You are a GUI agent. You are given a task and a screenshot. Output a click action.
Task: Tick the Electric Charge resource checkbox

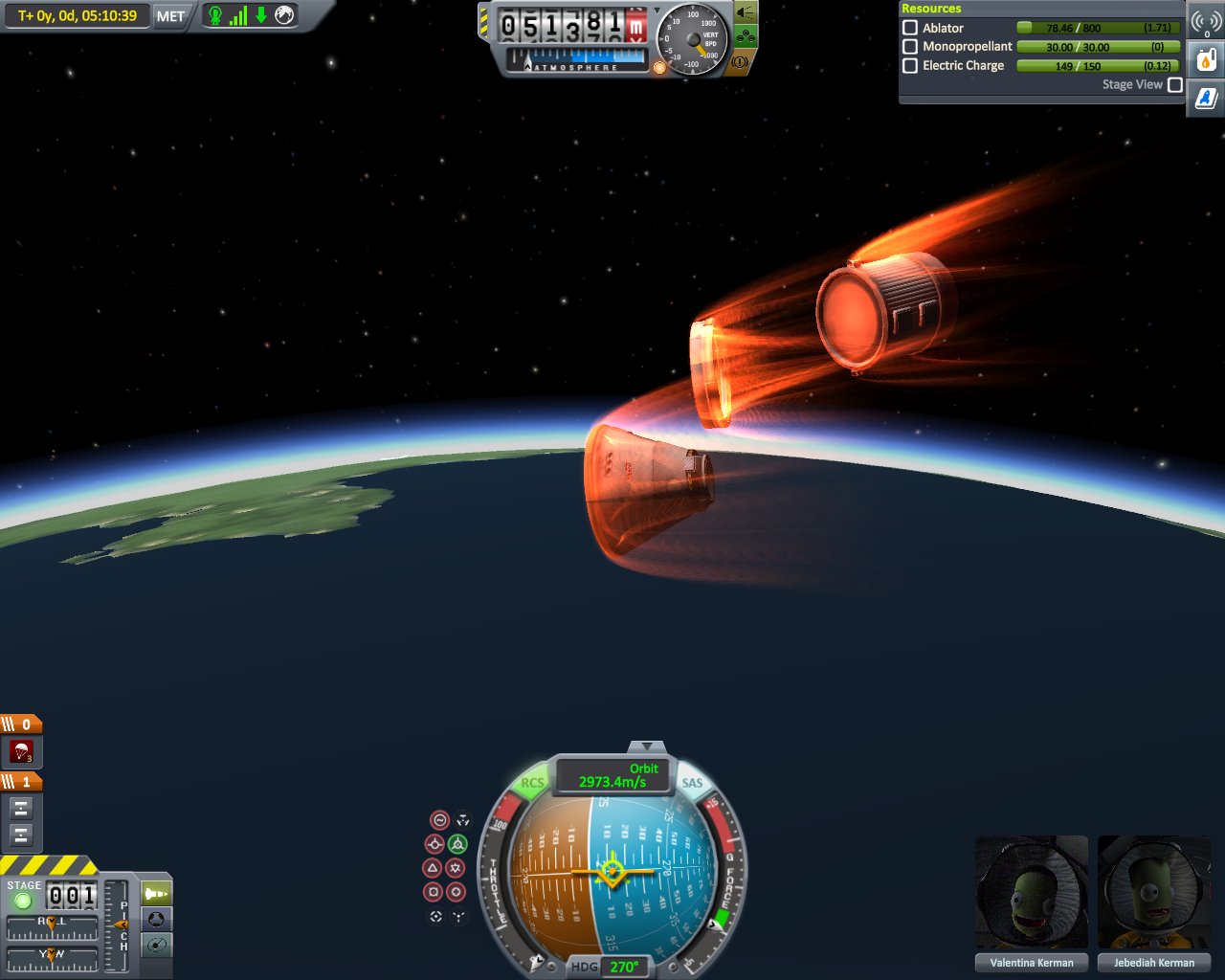point(910,65)
